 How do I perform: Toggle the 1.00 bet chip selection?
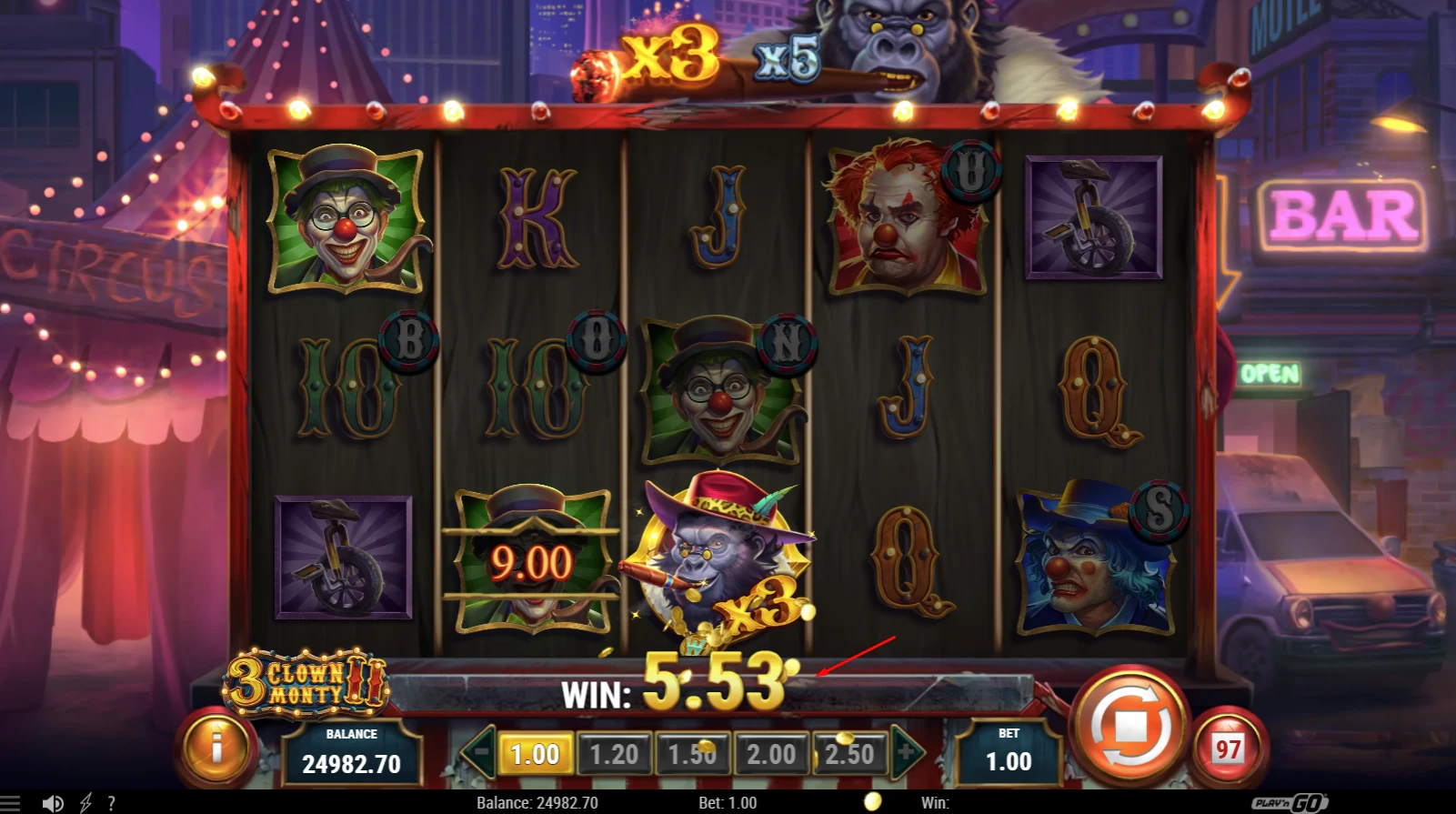point(537,753)
